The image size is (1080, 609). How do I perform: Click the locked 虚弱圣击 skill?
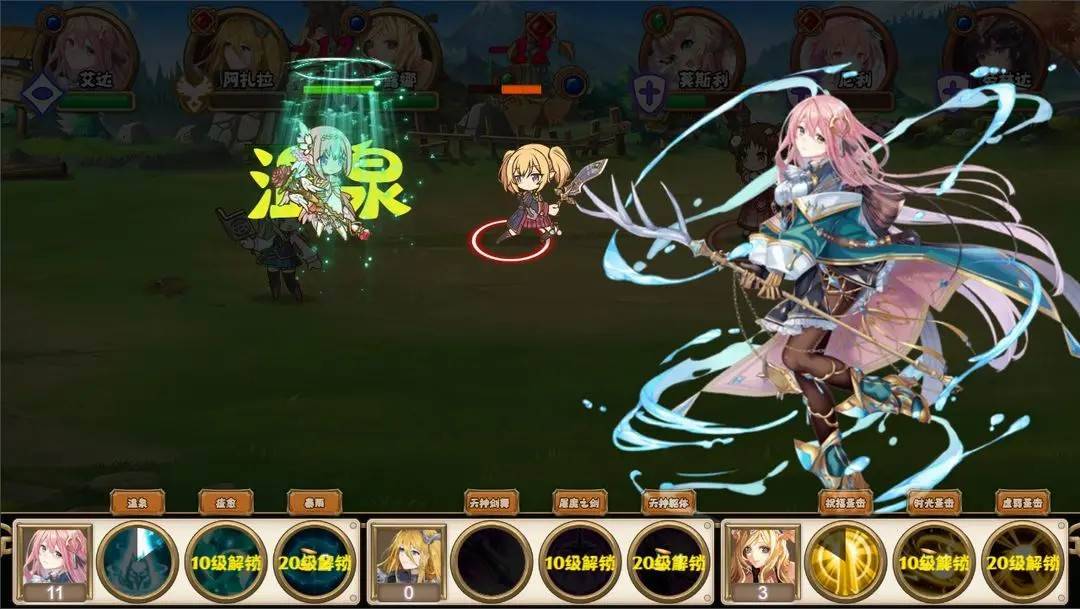click(x=1021, y=562)
